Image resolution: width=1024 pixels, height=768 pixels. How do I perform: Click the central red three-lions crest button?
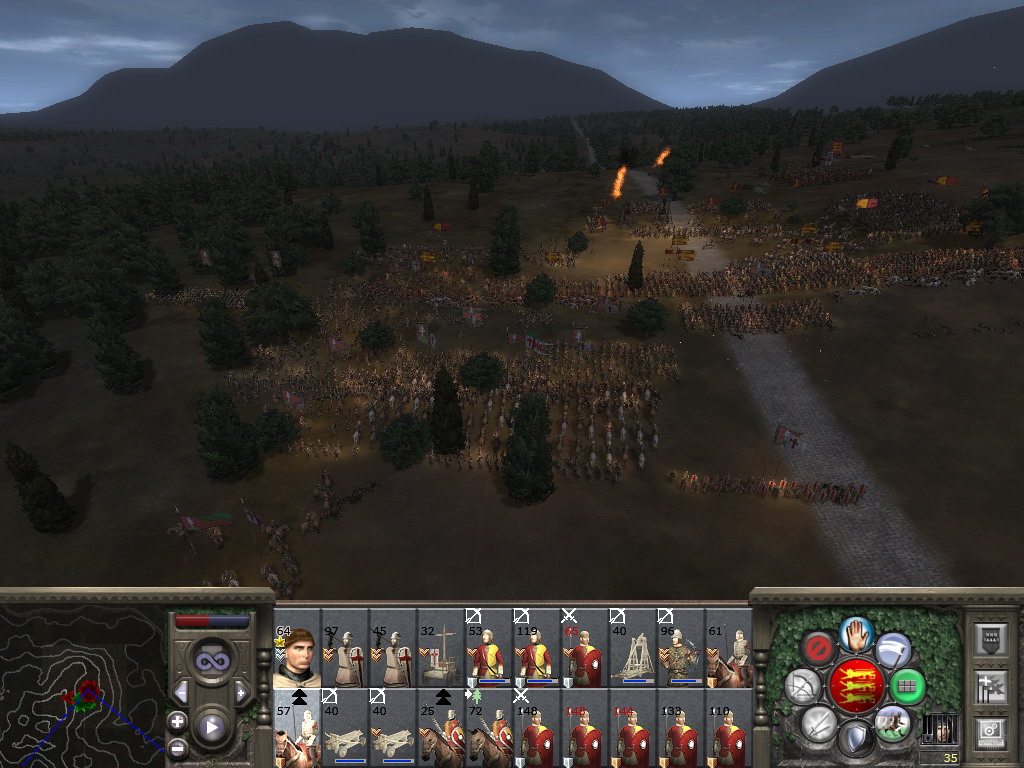pyautogui.click(x=855, y=686)
